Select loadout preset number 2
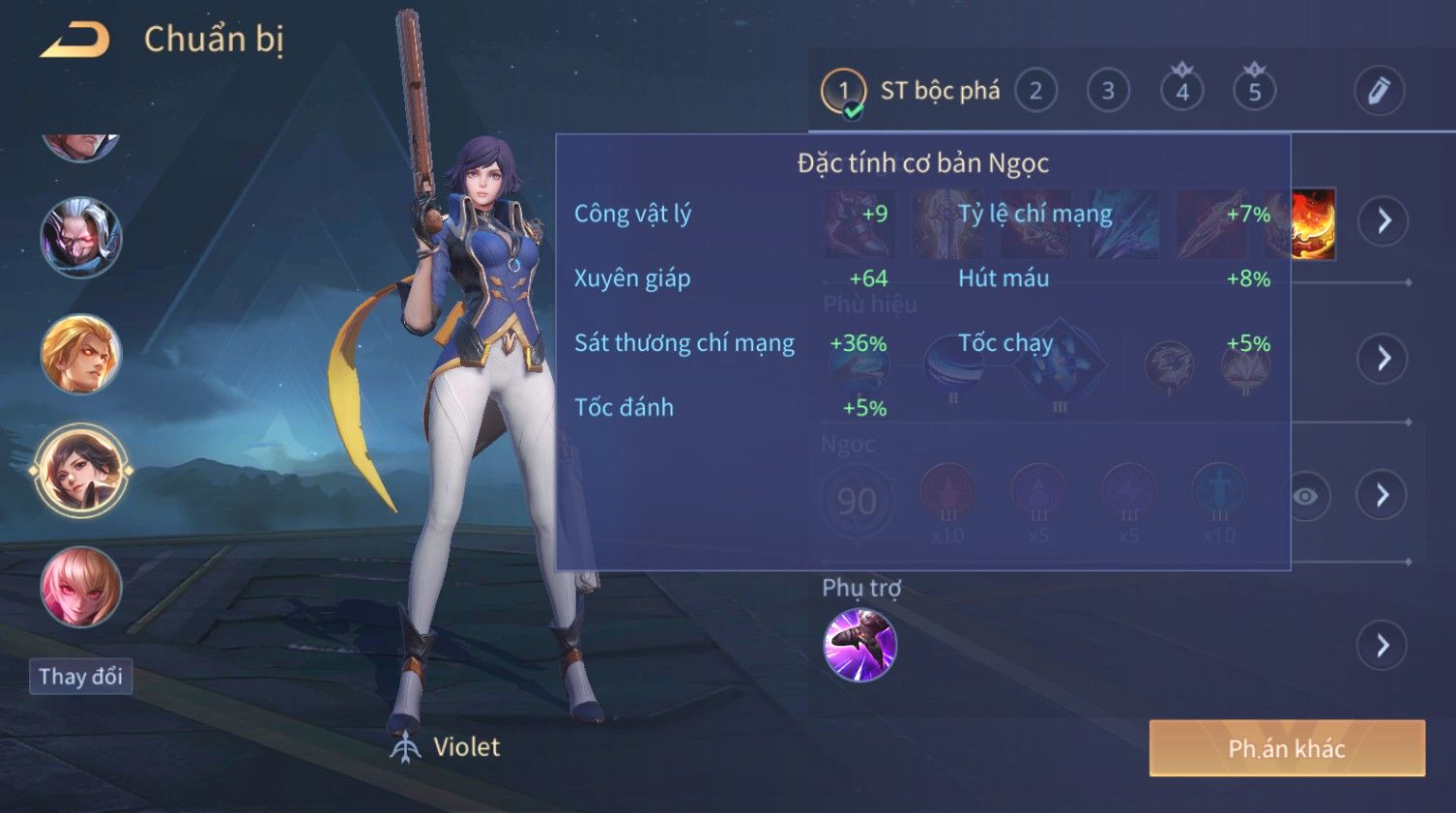1456x813 pixels. click(1035, 92)
